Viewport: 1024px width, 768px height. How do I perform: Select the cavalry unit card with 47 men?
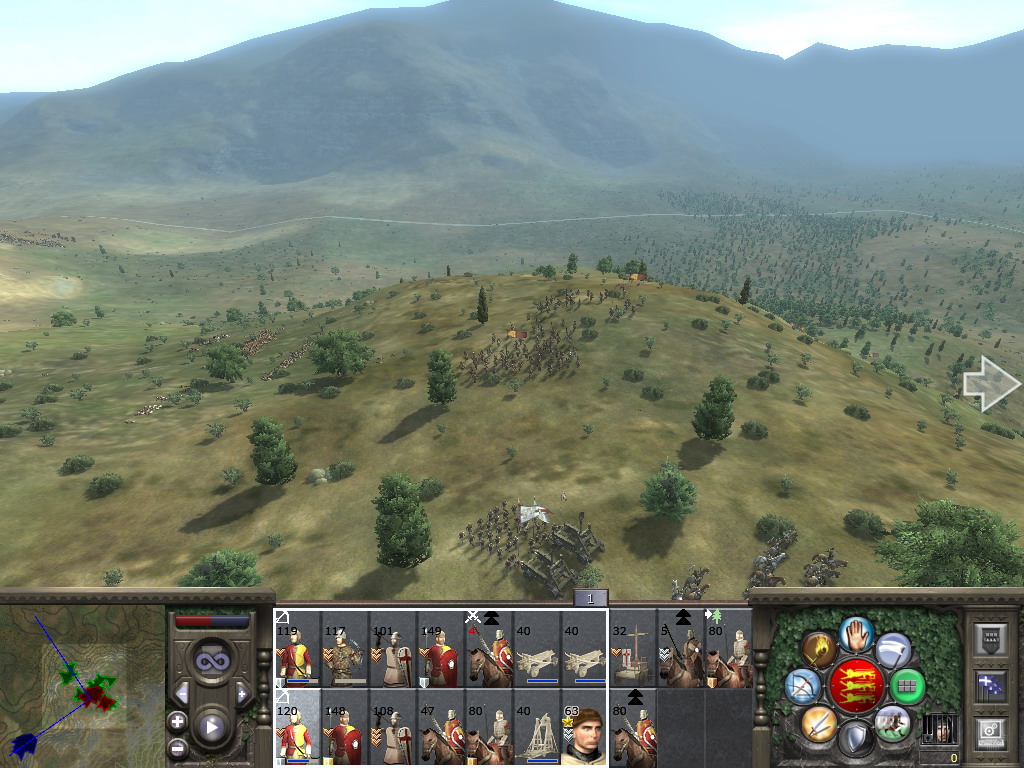[441, 726]
